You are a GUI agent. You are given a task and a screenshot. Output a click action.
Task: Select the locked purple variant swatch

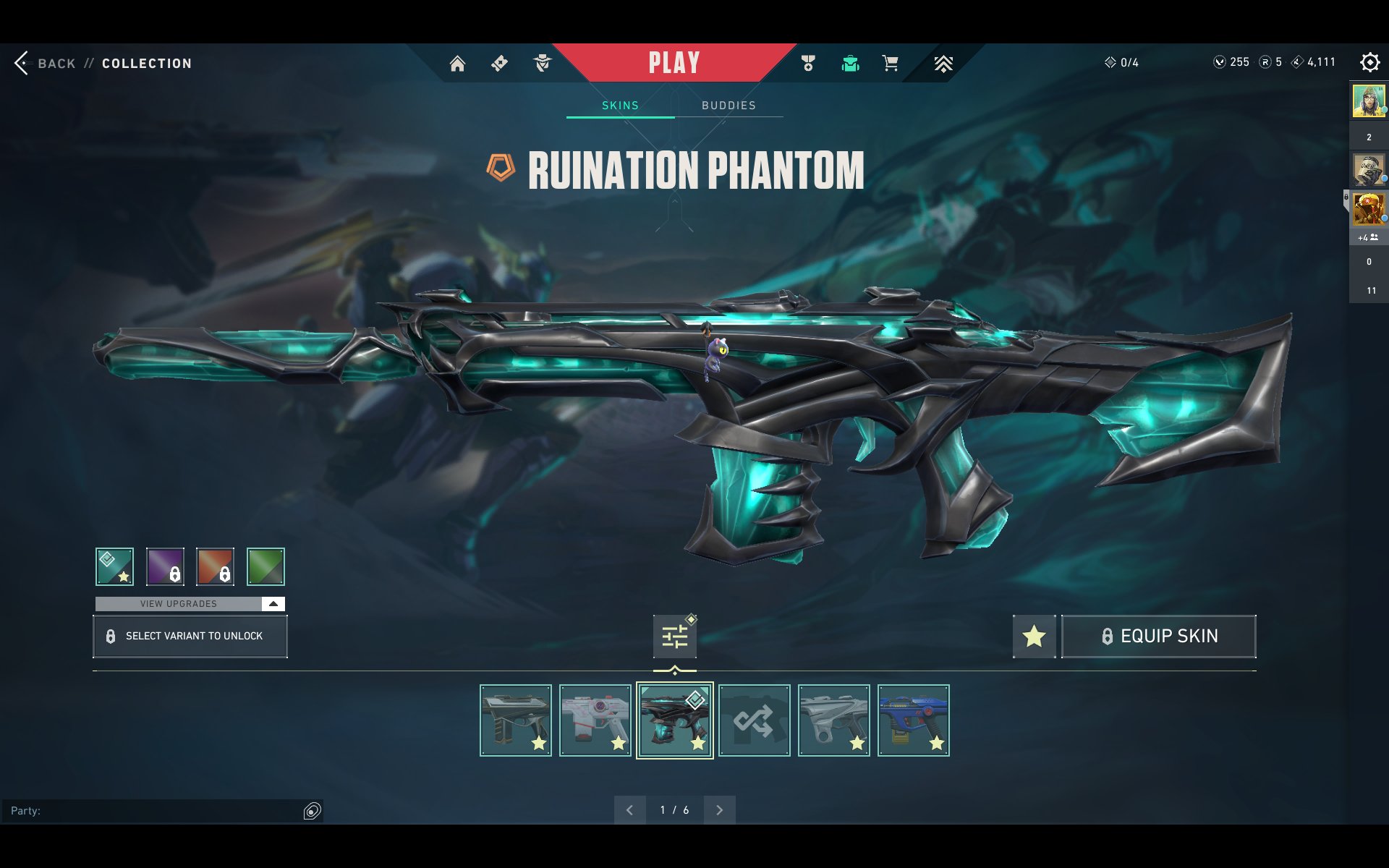click(x=165, y=566)
